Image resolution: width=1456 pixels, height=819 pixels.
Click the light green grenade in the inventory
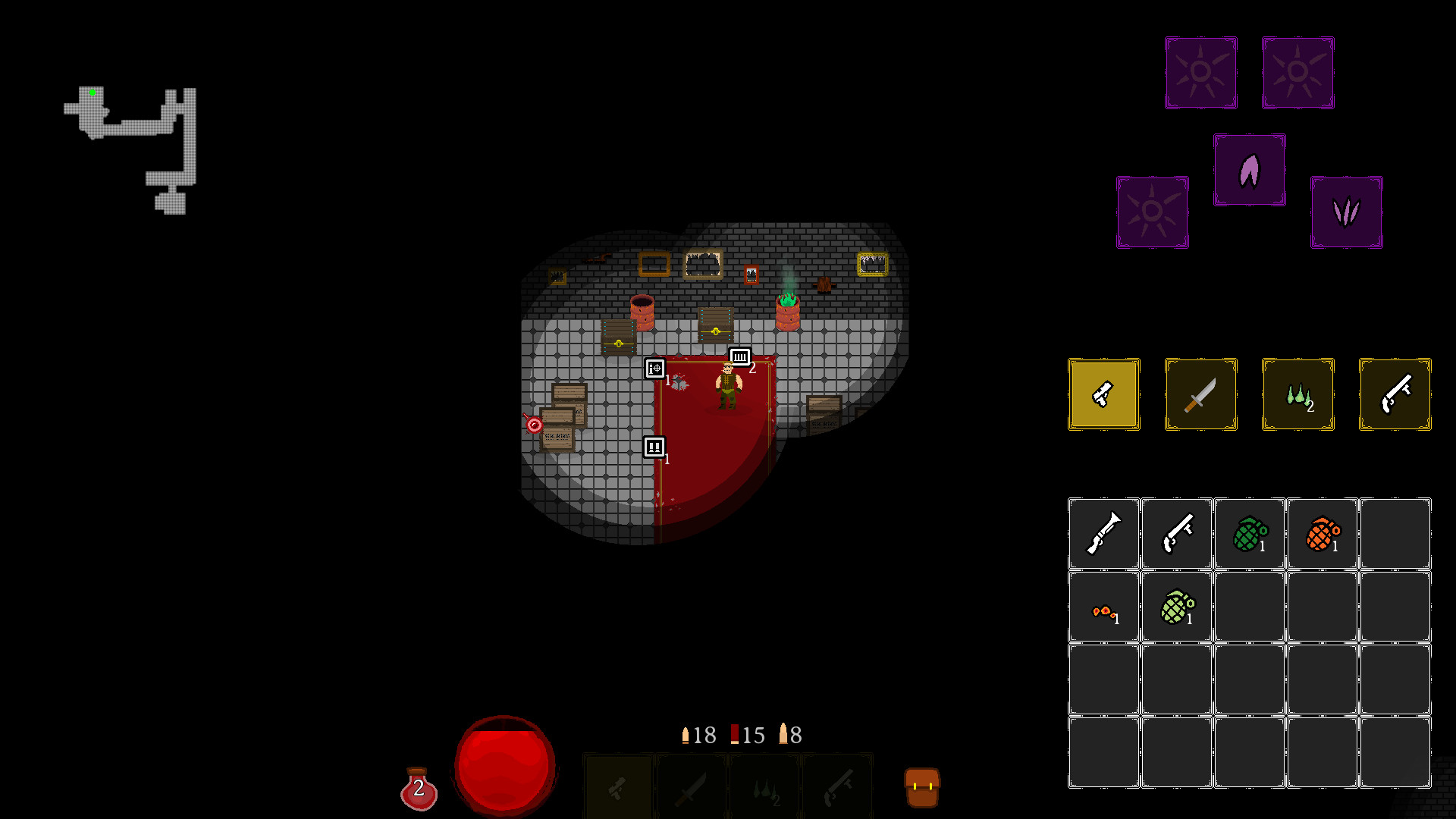coord(1176,605)
